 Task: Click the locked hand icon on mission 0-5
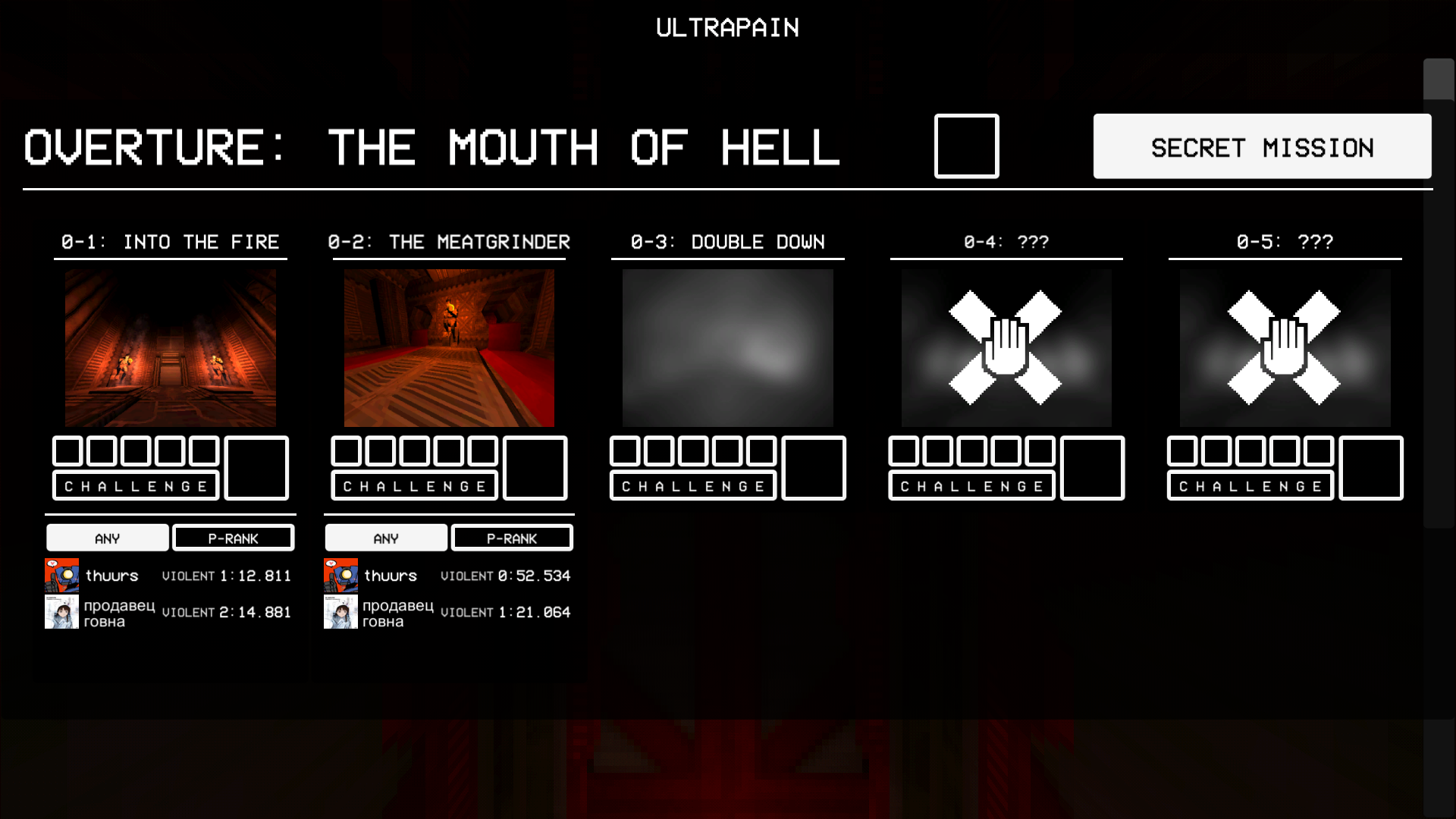[1285, 347]
